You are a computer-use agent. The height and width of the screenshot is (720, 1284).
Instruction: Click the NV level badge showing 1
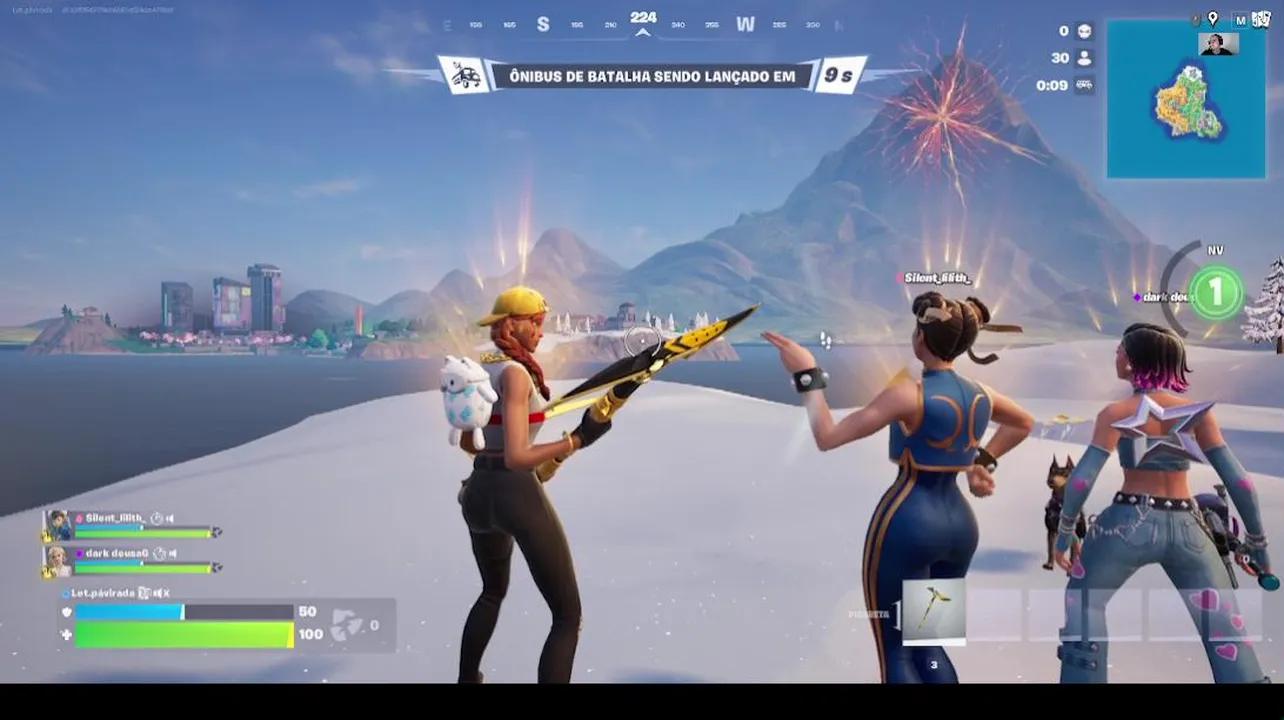1217,292
